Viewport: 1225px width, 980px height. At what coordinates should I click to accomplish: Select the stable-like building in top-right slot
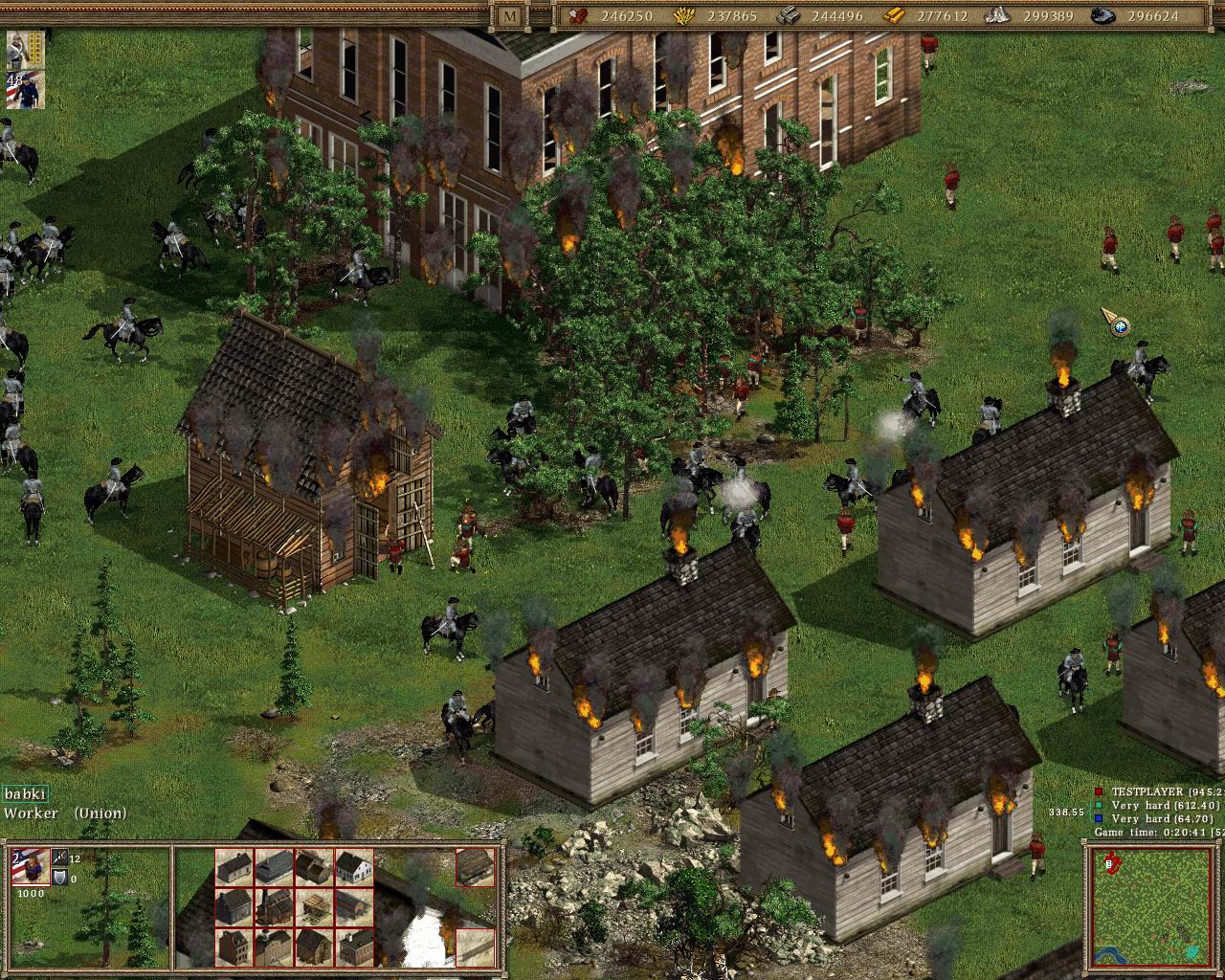coord(475,869)
